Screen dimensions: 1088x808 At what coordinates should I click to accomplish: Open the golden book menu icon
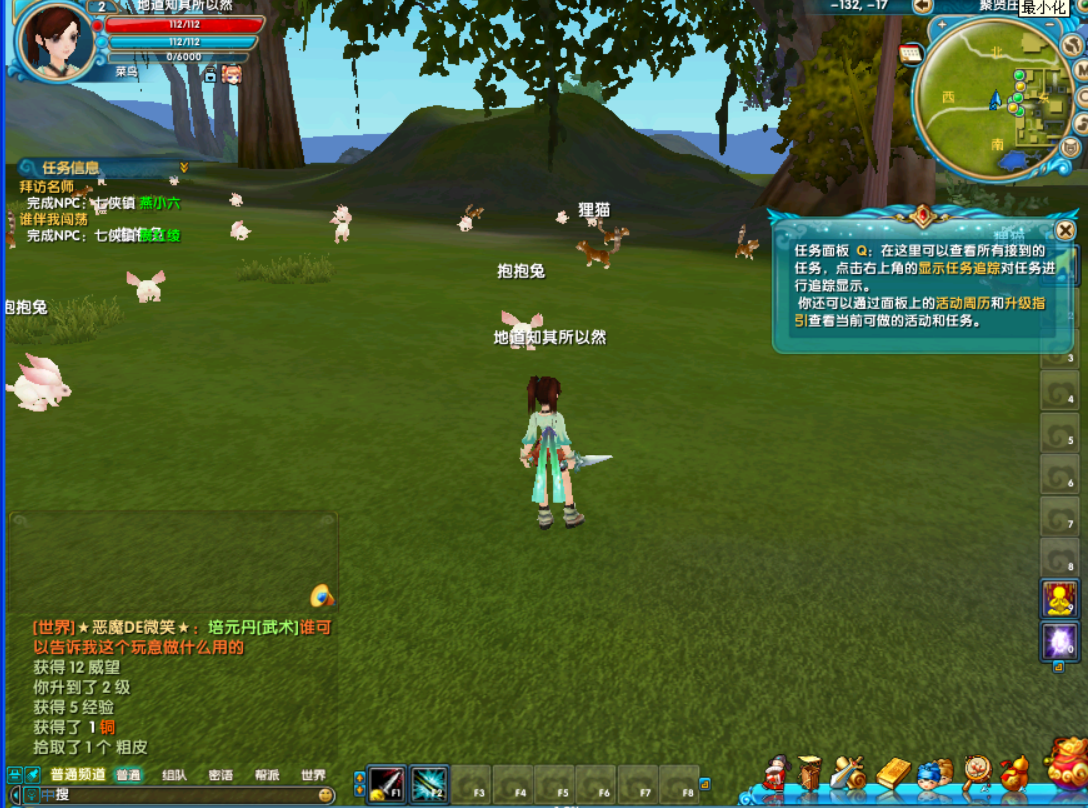(893, 773)
